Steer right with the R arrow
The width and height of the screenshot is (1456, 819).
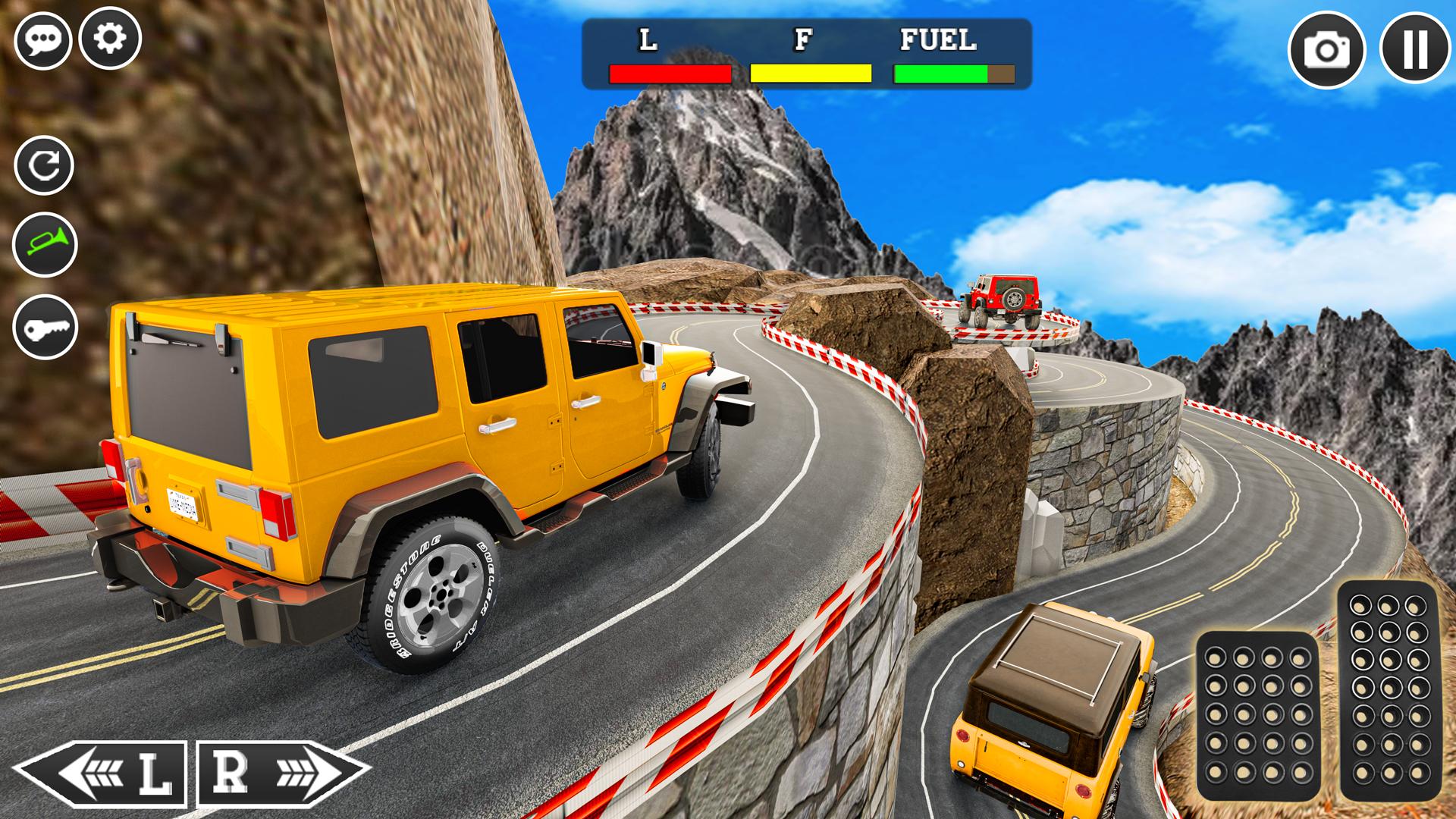(284, 773)
